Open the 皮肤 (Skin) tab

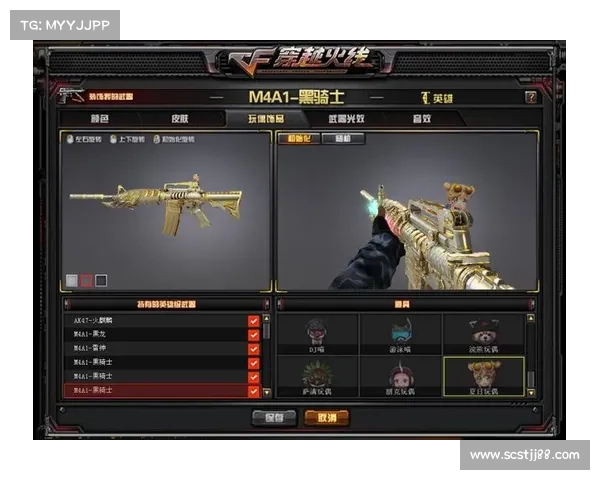click(179, 118)
